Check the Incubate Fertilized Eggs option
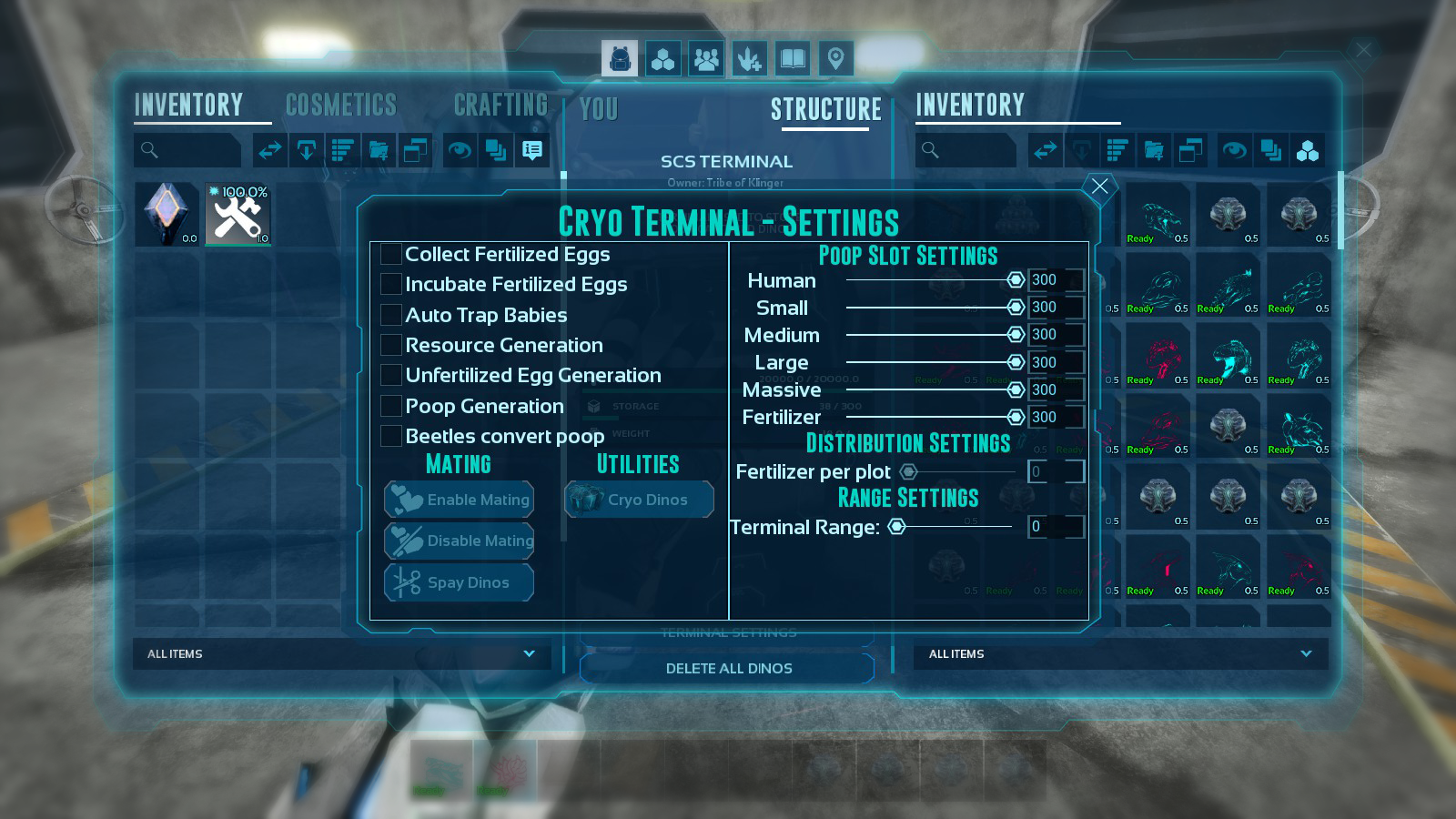The width and height of the screenshot is (1456, 819). (389, 284)
